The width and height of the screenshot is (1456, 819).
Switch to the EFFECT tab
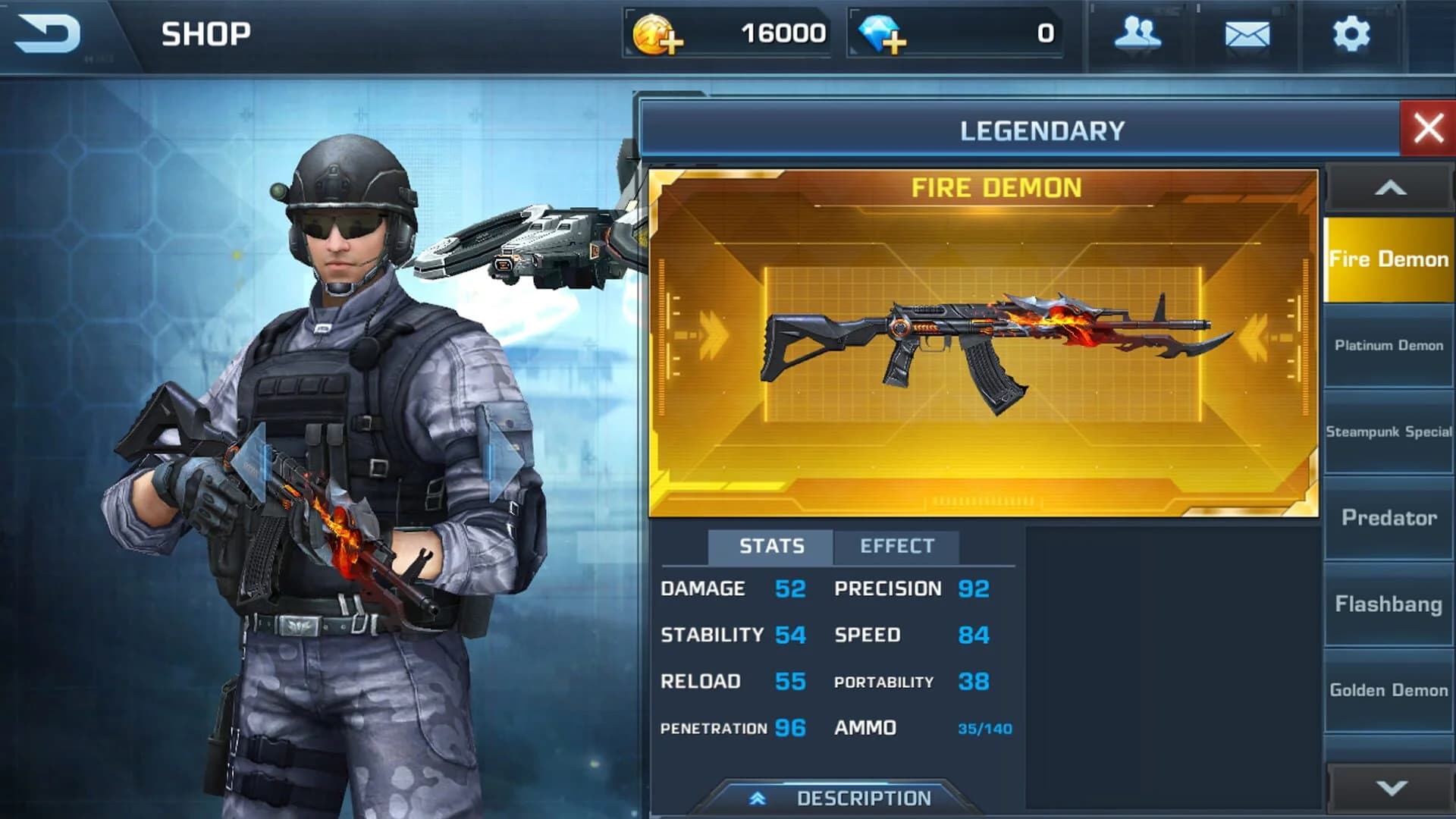click(897, 544)
